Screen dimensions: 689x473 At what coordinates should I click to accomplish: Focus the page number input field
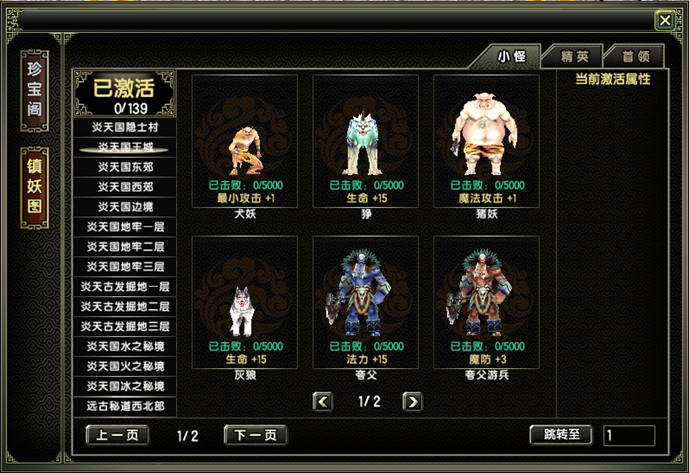[x=629, y=436]
